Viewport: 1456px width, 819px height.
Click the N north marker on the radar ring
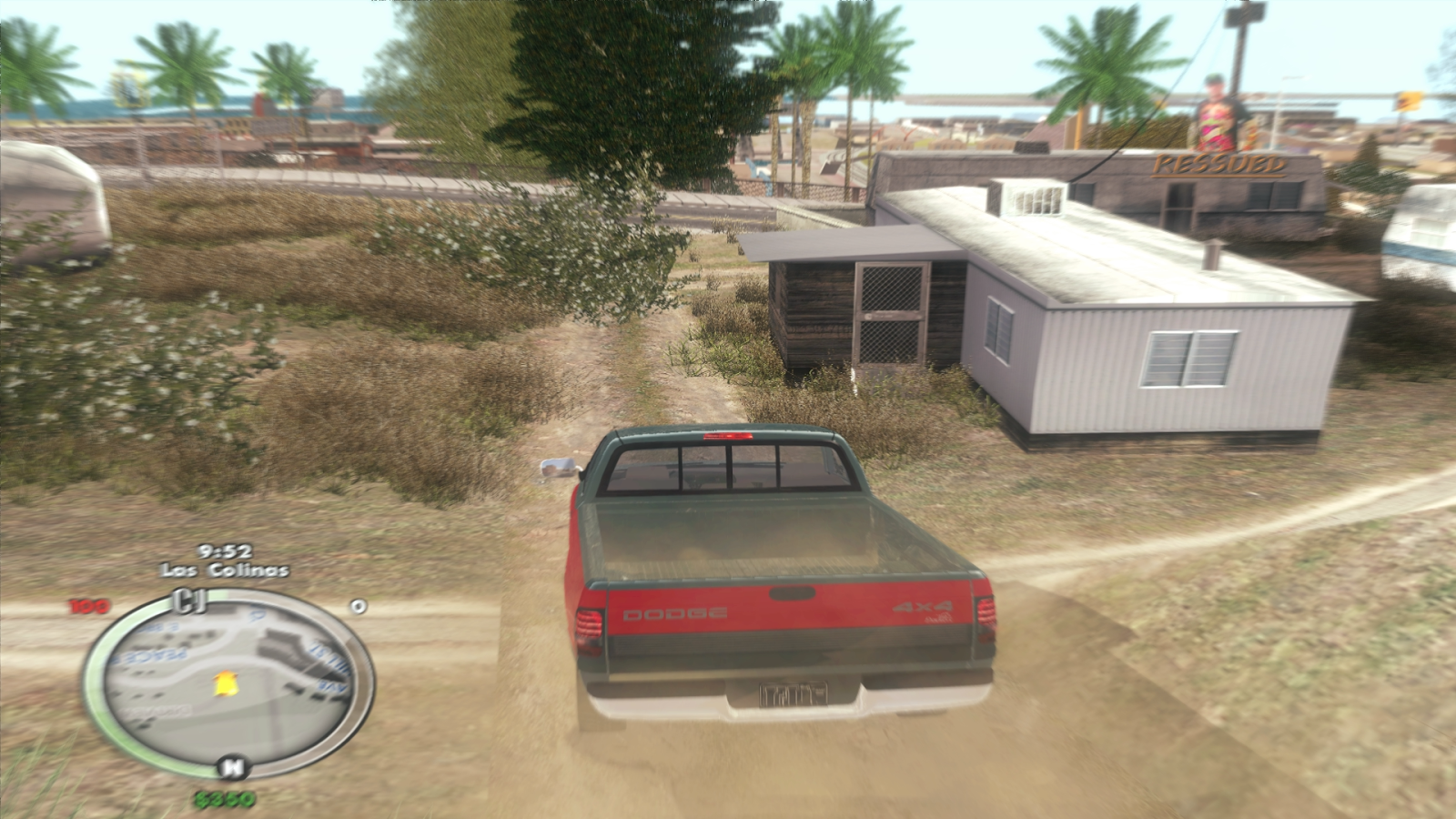coord(233,766)
